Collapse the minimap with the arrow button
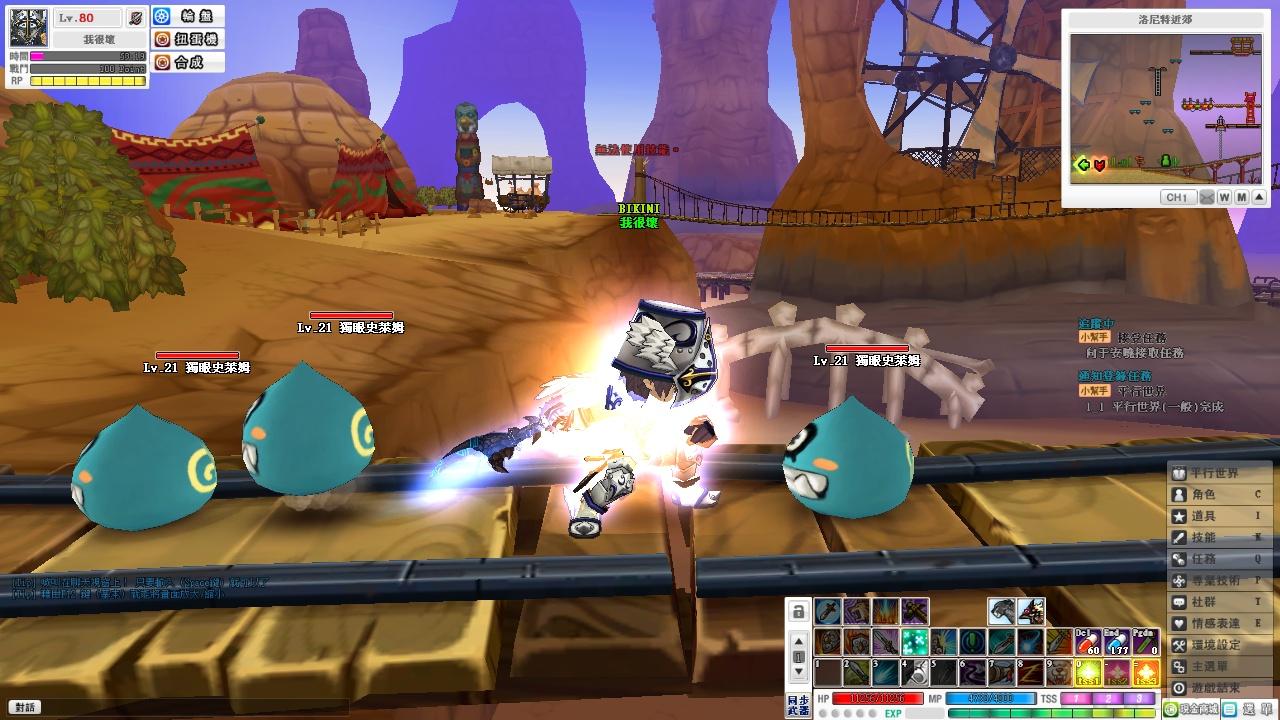1280x720 pixels. click(x=1259, y=198)
